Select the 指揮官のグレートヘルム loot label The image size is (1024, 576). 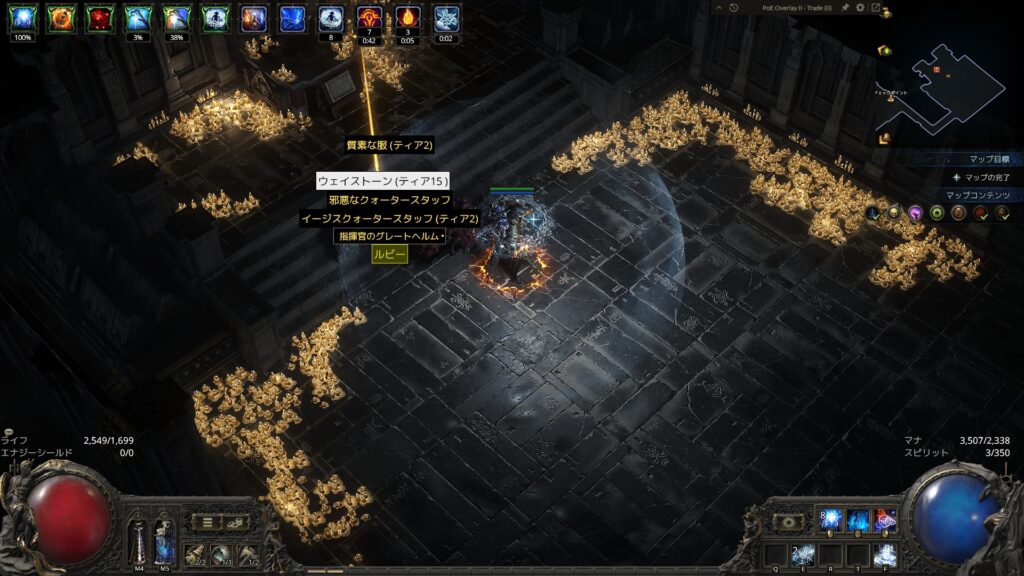389,236
